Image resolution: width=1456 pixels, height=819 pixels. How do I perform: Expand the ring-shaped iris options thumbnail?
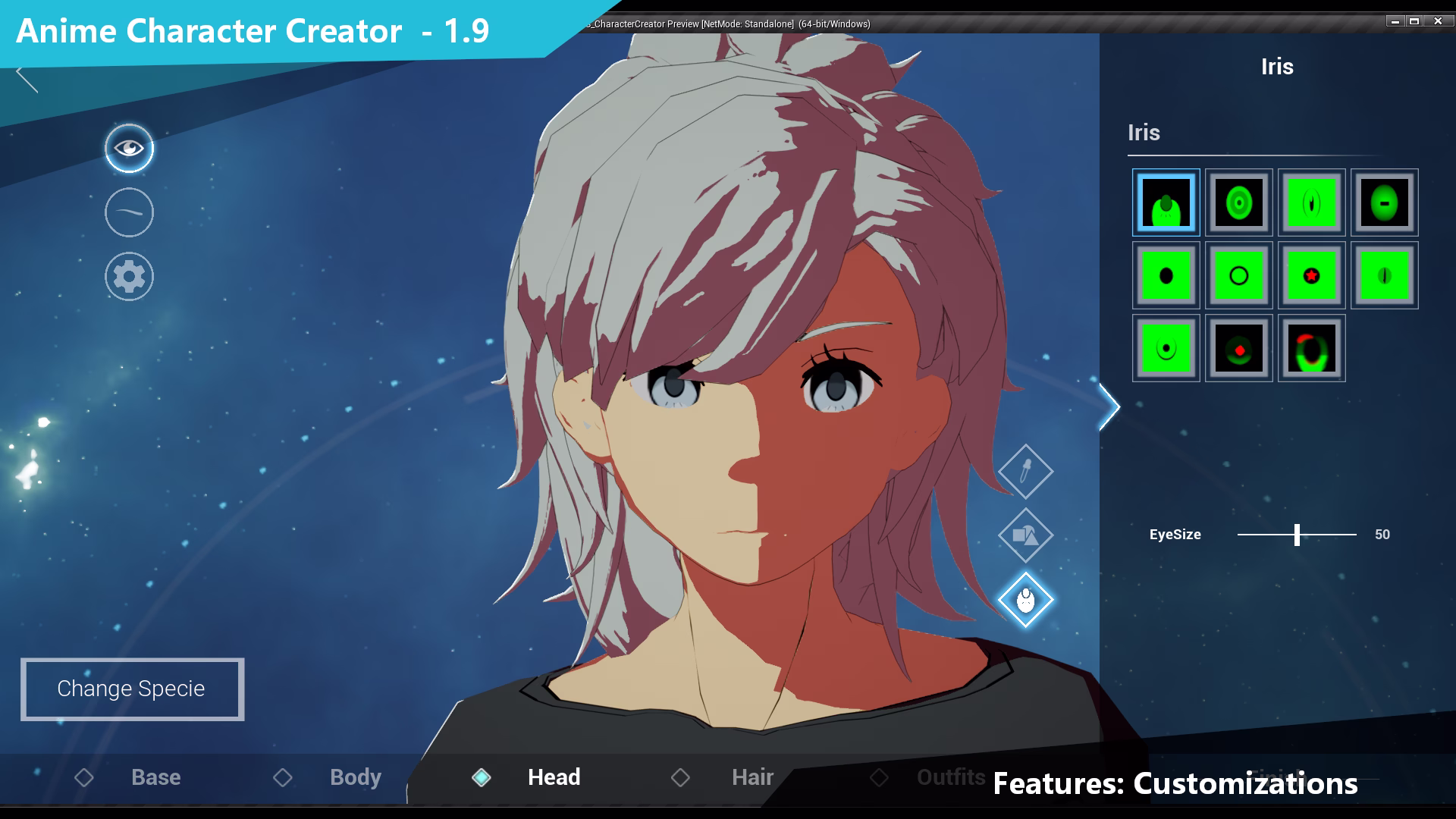(x=1238, y=275)
